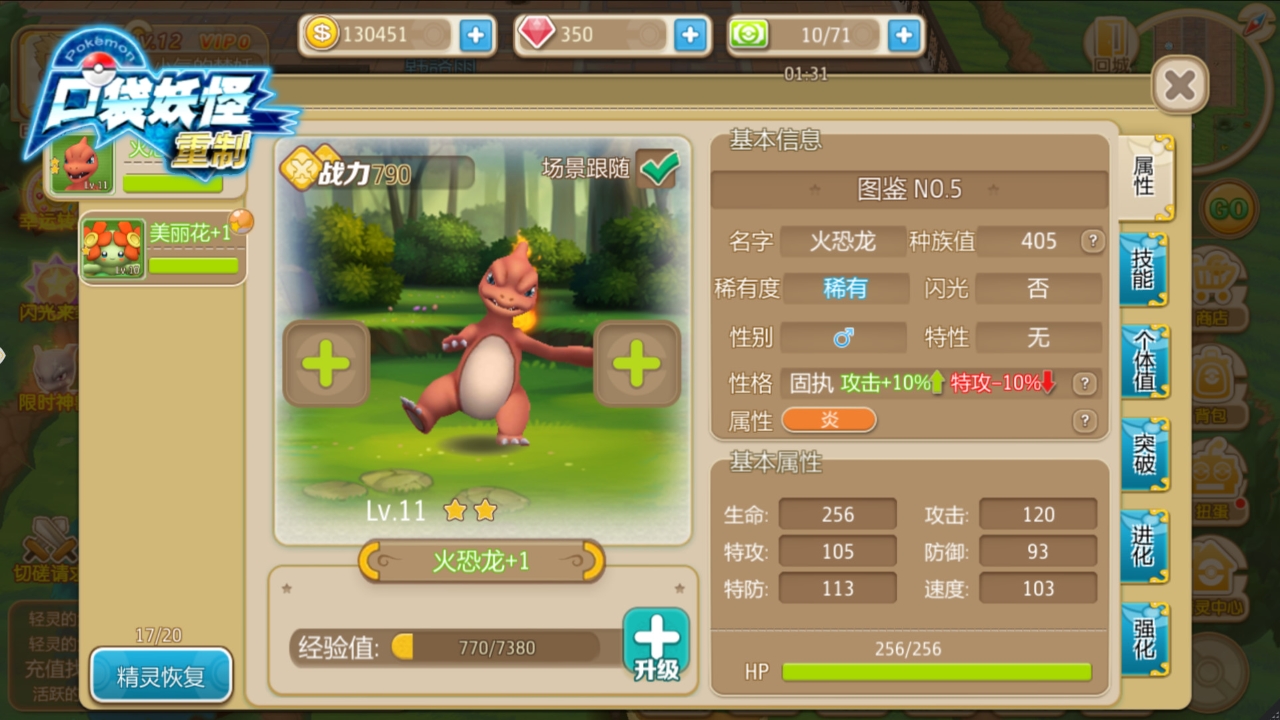Click the plus icon beside the diamond counter
1280x720 pixels.
click(x=690, y=36)
